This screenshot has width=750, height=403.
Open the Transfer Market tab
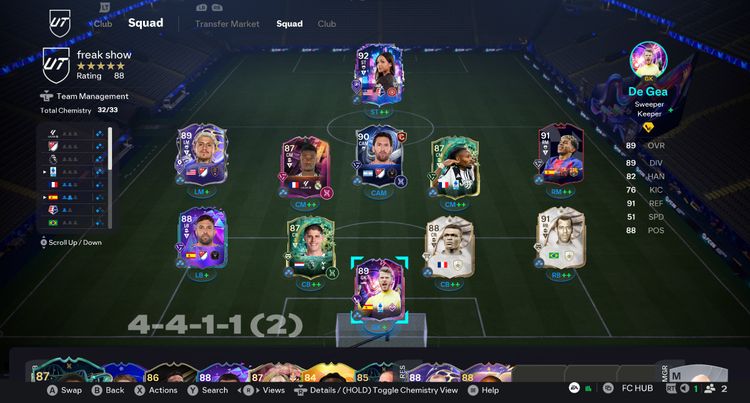pyautogui.click(x=227, y=23)
